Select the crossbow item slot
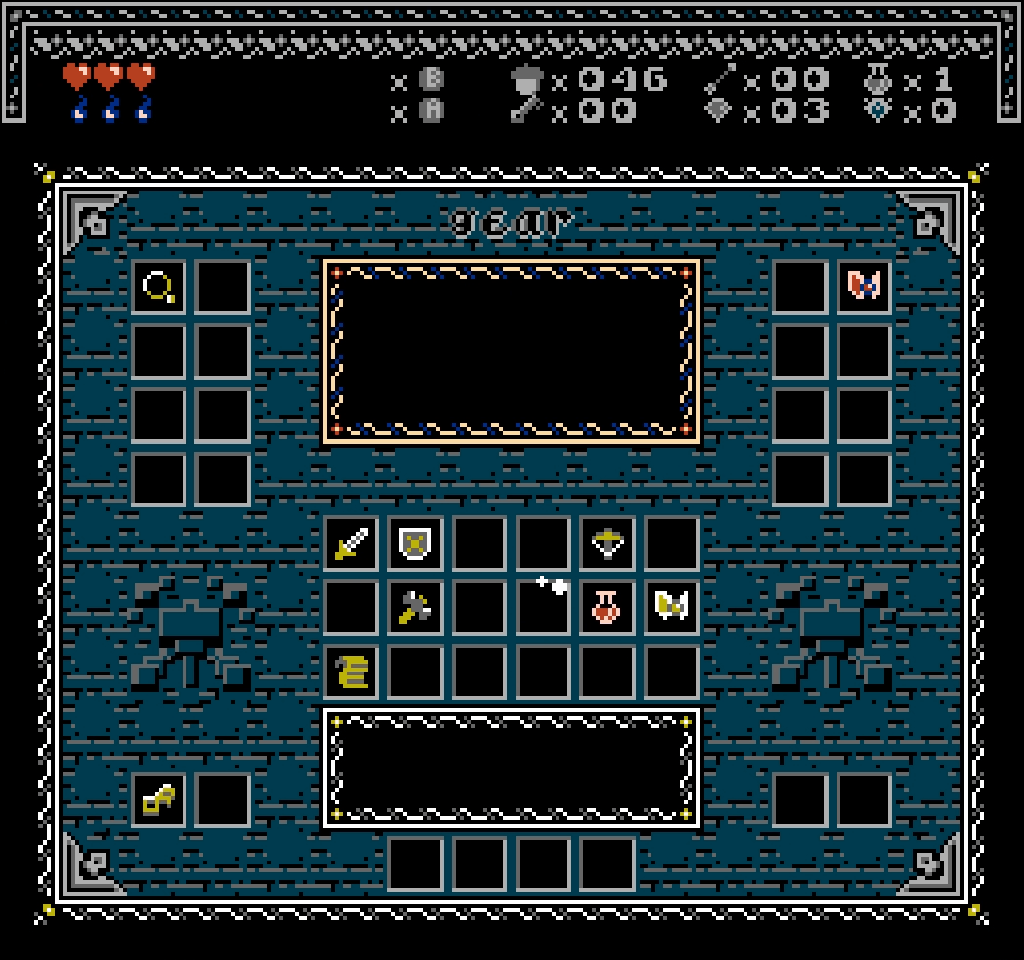This screenshot has width=1024, height=960. (x=607, y=544)
